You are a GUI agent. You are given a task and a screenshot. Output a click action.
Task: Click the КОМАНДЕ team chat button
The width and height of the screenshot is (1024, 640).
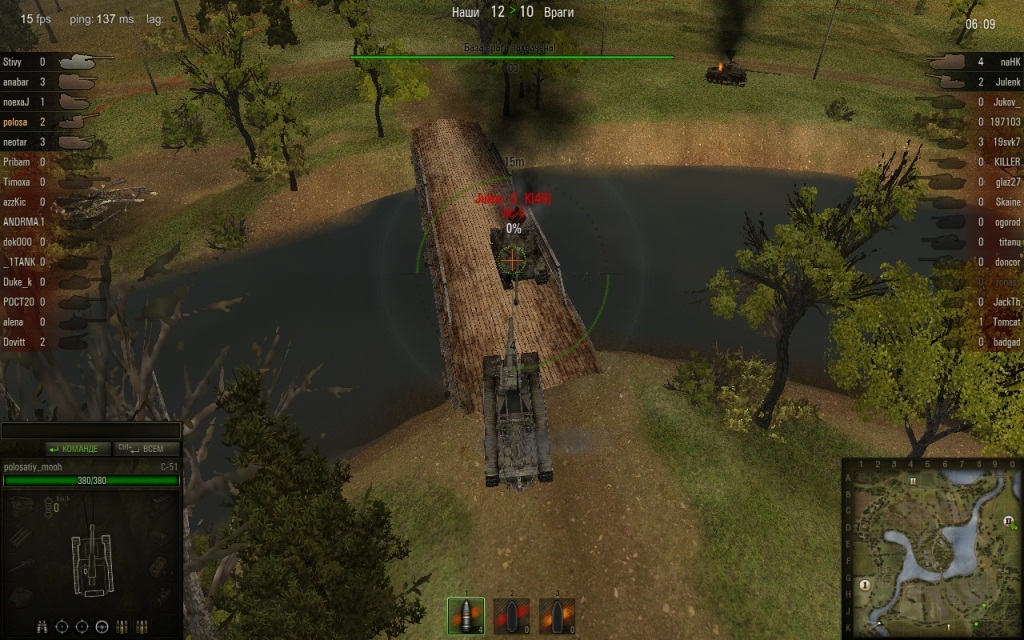pyautogui.click(x=76, y=449)
